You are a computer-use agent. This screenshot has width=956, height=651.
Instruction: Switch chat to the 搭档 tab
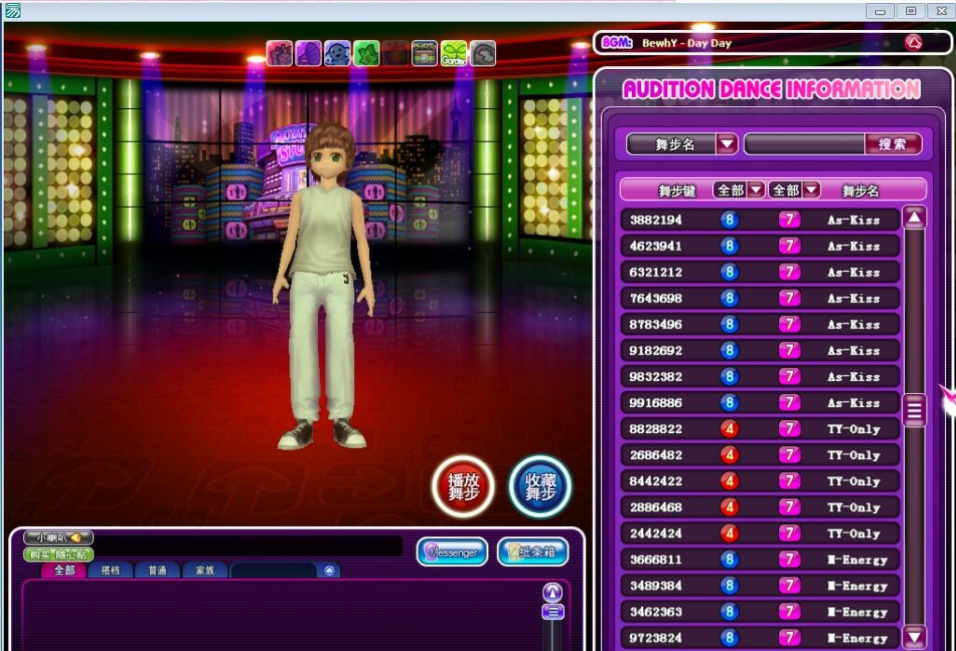coord(109,570)
